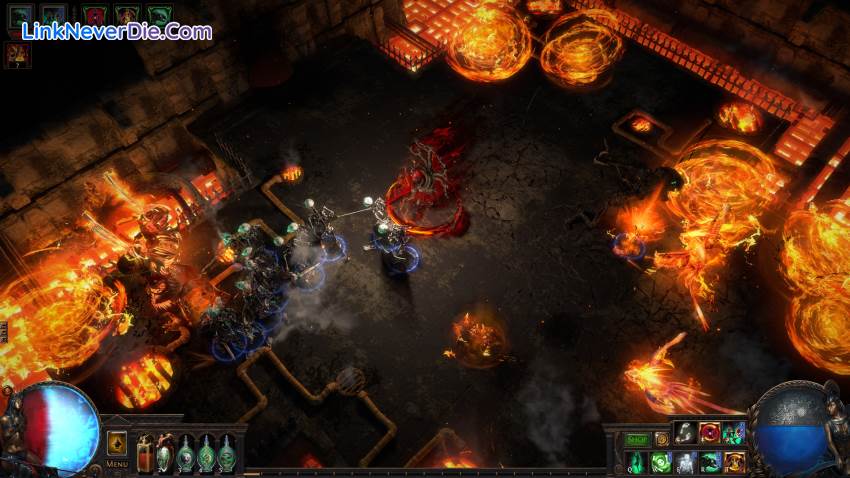Viewport: 850px width, 478px height.
Task: Activate the red vortex skill icon
Action: 710,433
